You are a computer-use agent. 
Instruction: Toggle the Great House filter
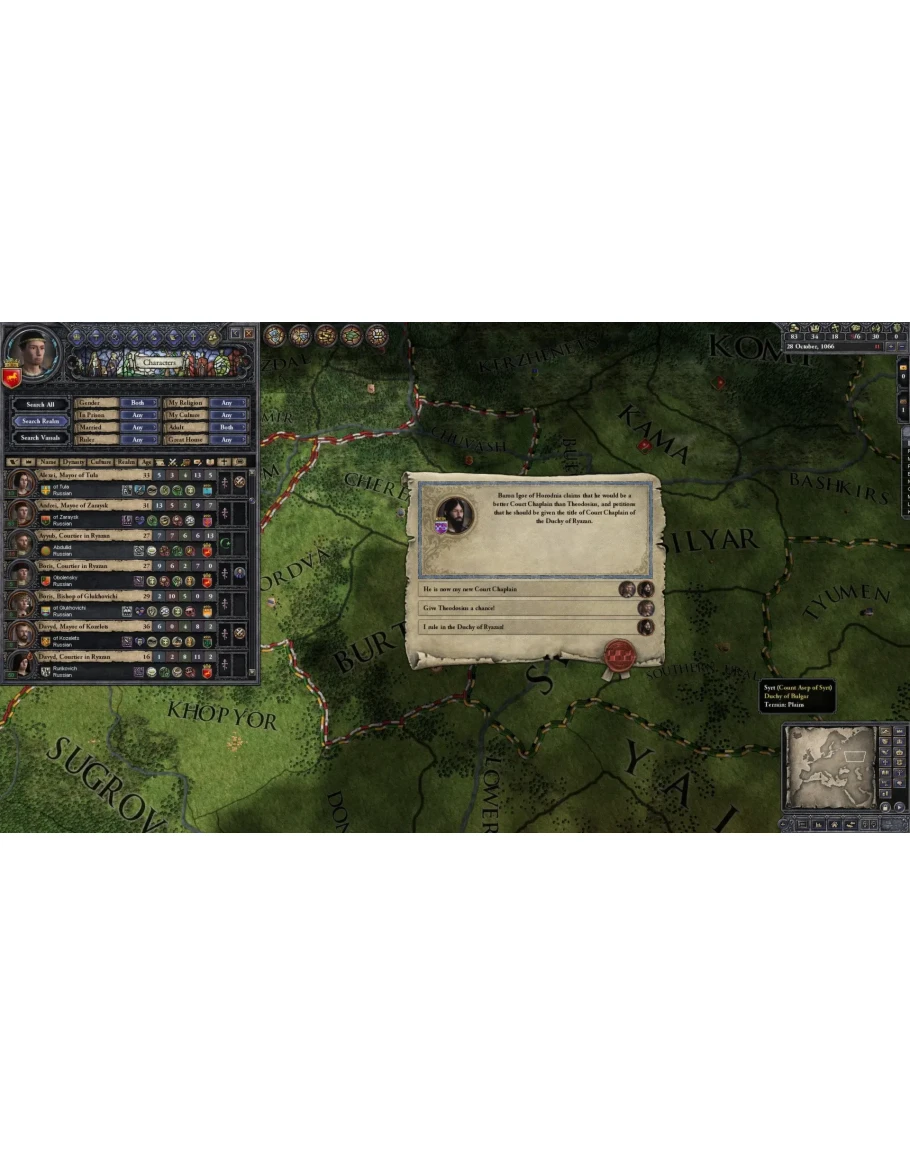pyautogui.click(x=227, y=440)
